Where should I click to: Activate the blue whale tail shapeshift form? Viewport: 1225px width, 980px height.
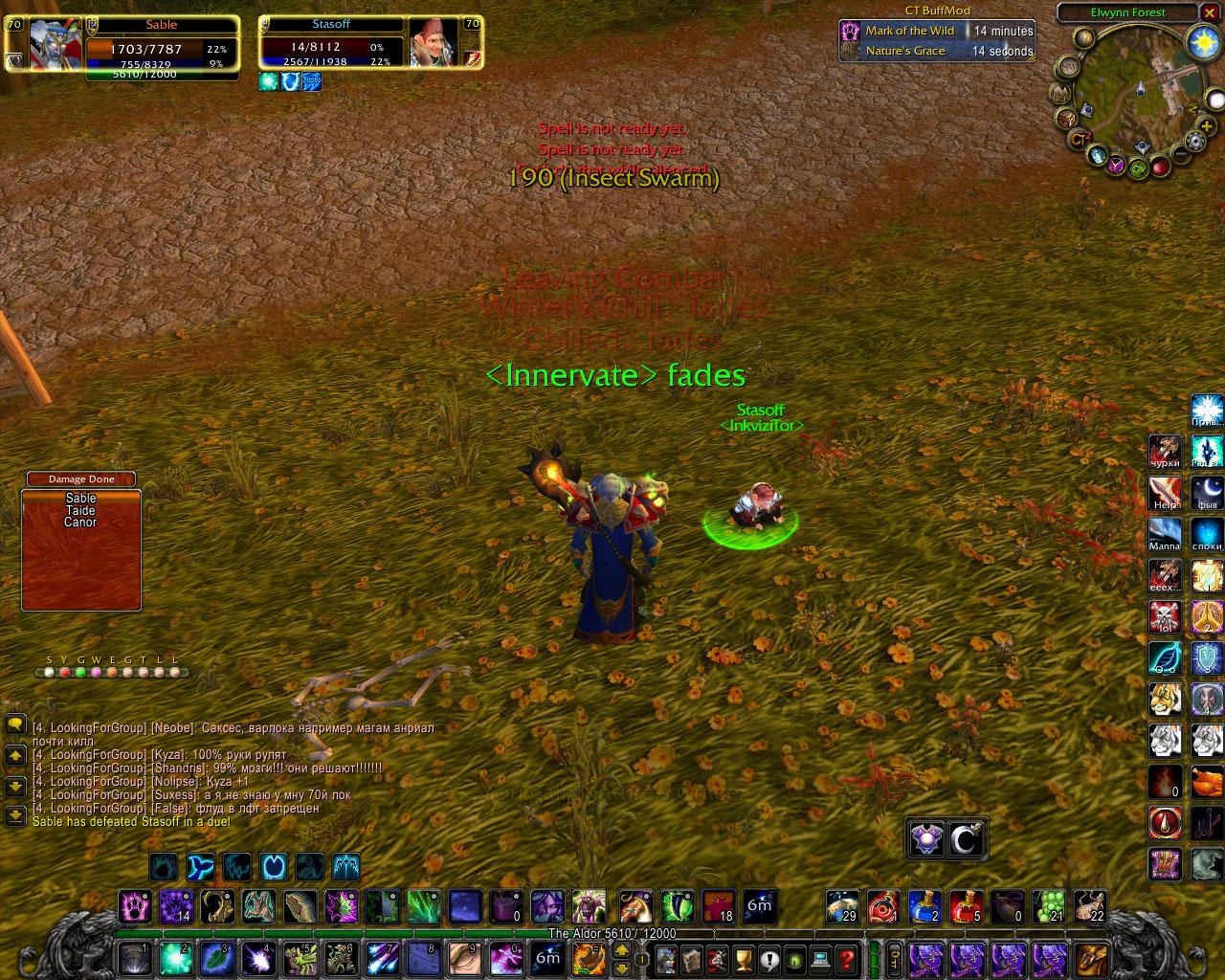(x=201, y=867)
